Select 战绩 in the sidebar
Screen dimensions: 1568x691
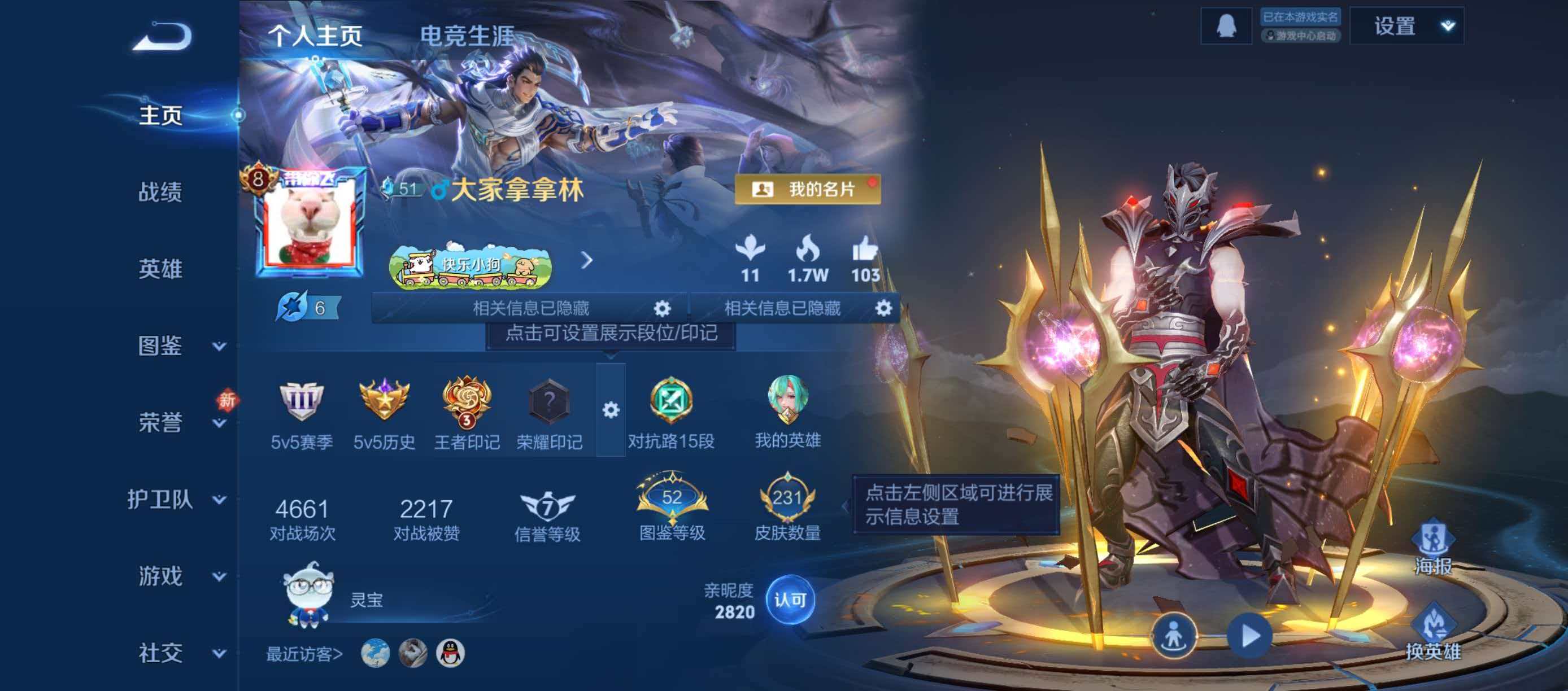coord(163,194)
